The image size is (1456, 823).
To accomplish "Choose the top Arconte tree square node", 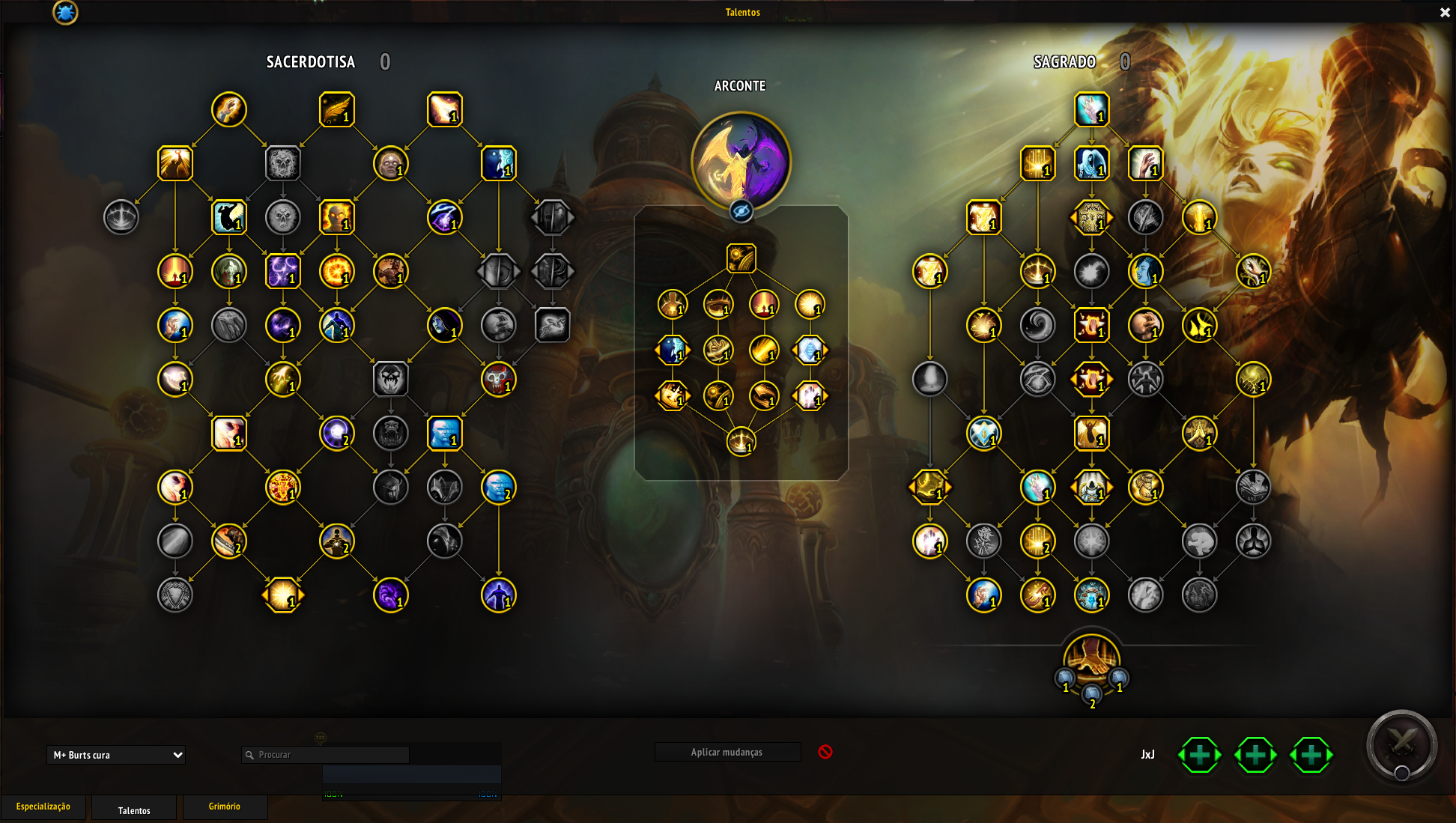I will 741,258.
